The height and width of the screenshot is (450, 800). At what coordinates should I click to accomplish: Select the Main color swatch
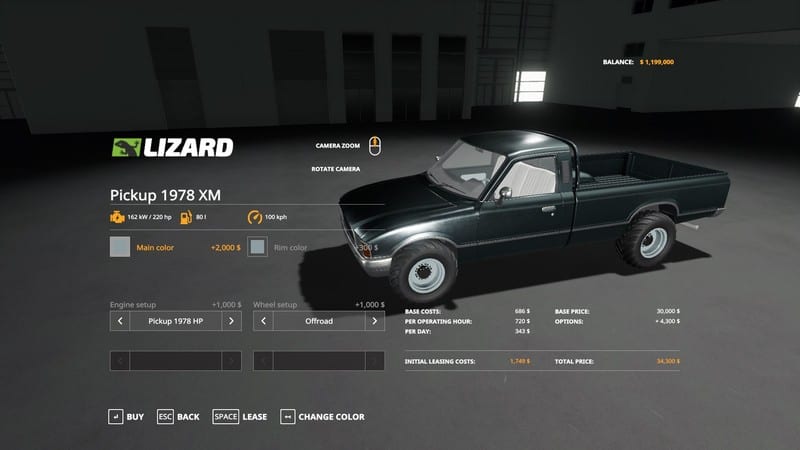tap(120, 247)
